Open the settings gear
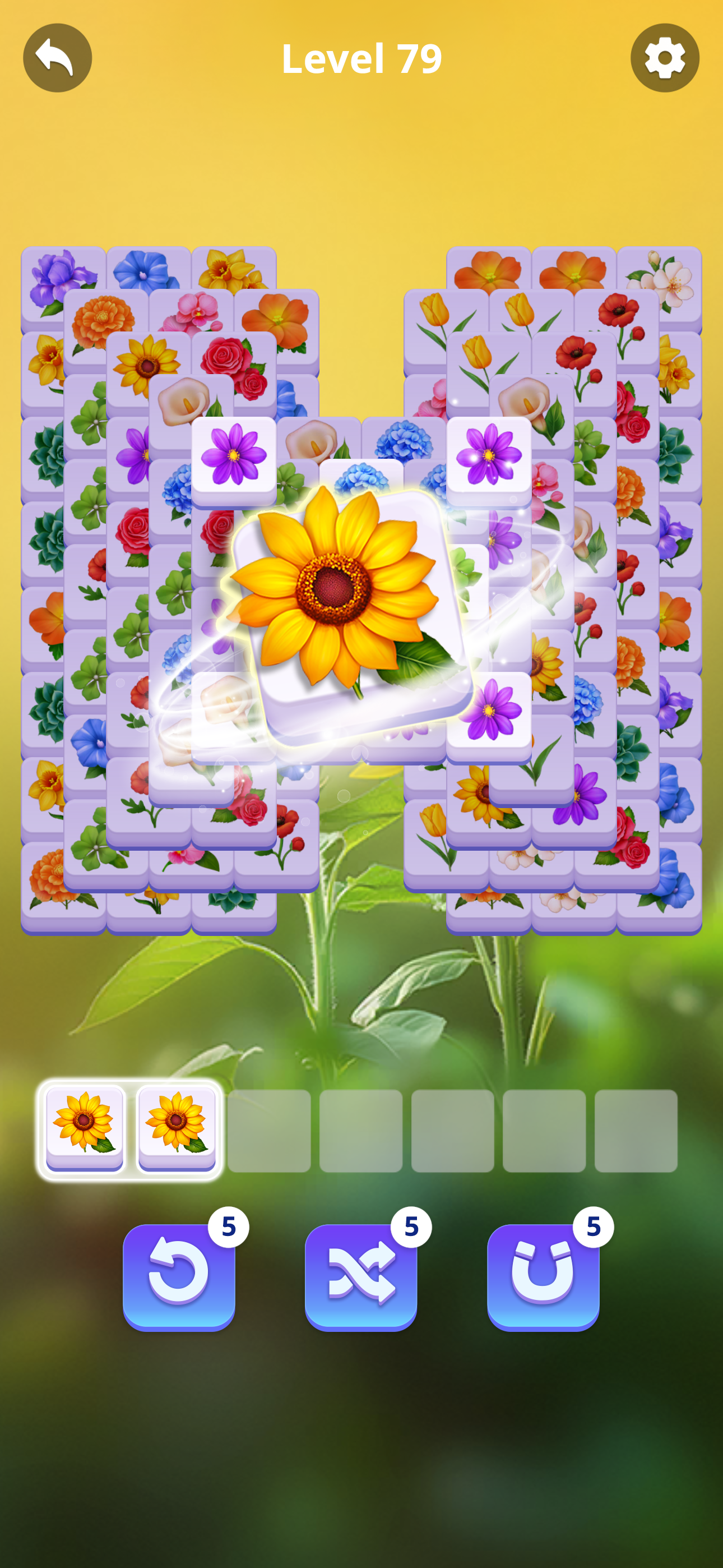The image size is (723, 1568). (x=665, y=57)
